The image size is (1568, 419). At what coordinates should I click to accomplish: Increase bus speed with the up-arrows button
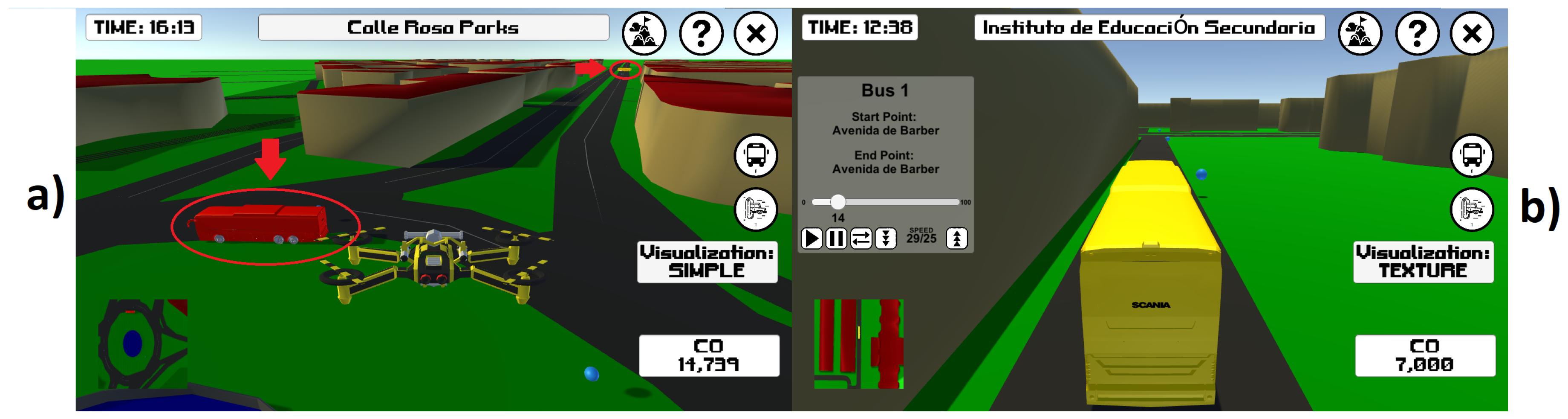pos(957,238)
